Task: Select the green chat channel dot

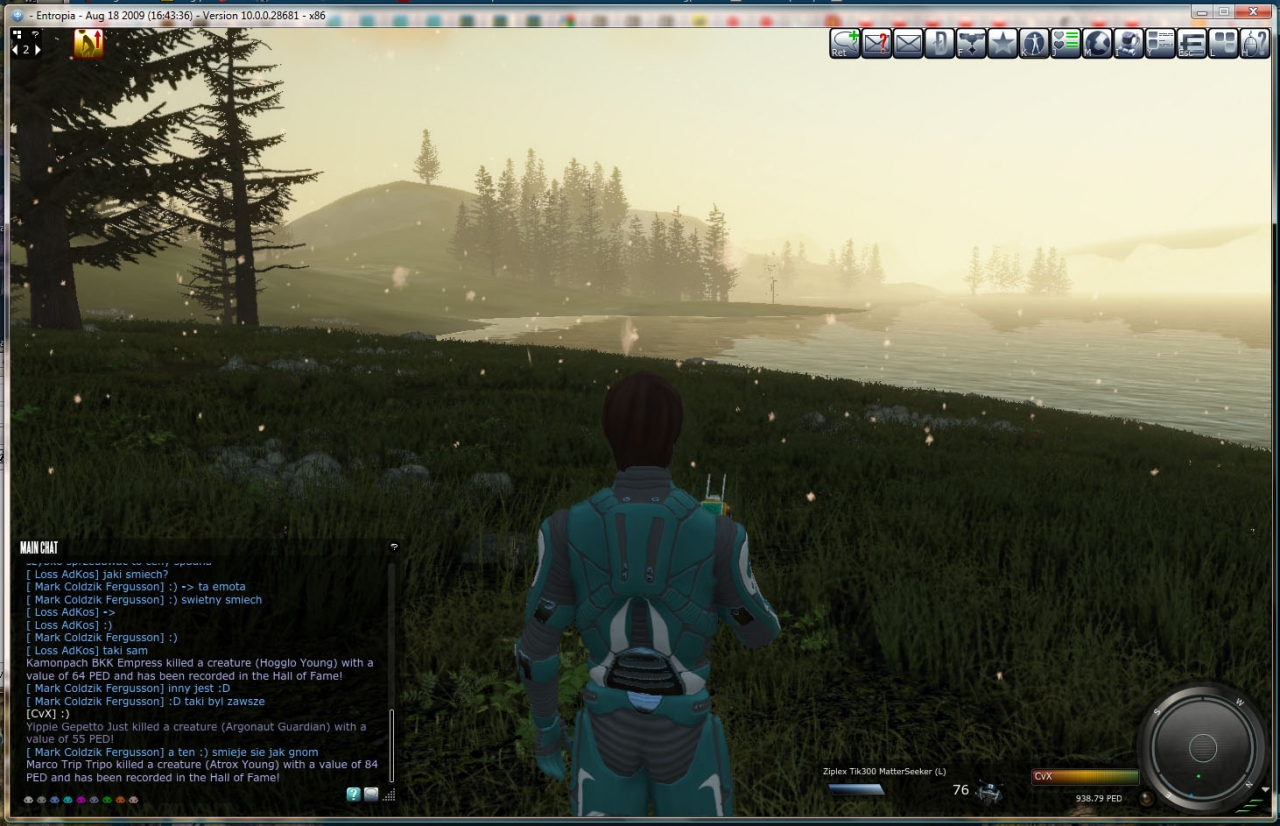Action: (107, 800)
